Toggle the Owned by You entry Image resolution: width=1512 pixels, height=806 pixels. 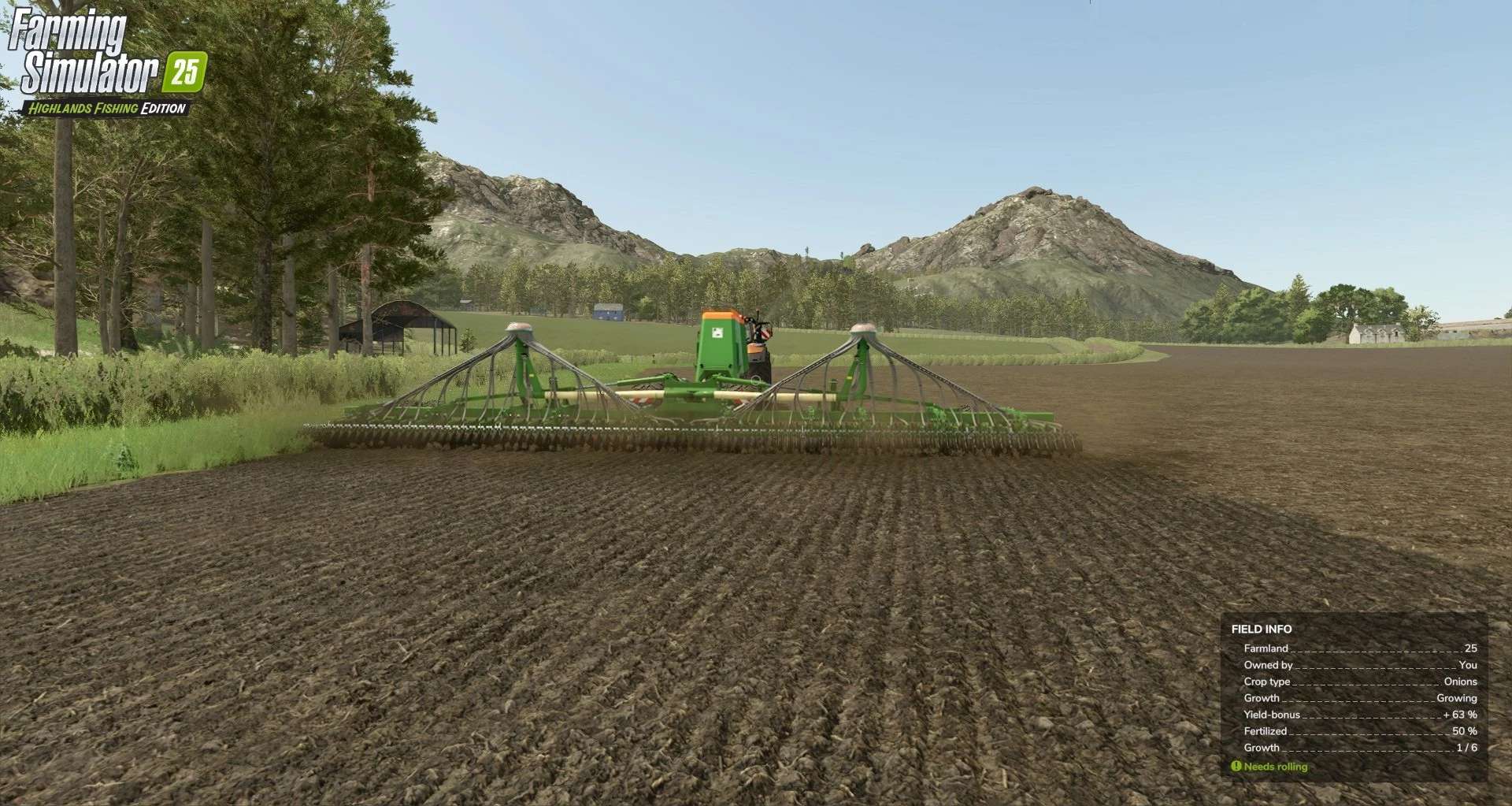(x=1339, y=665)
